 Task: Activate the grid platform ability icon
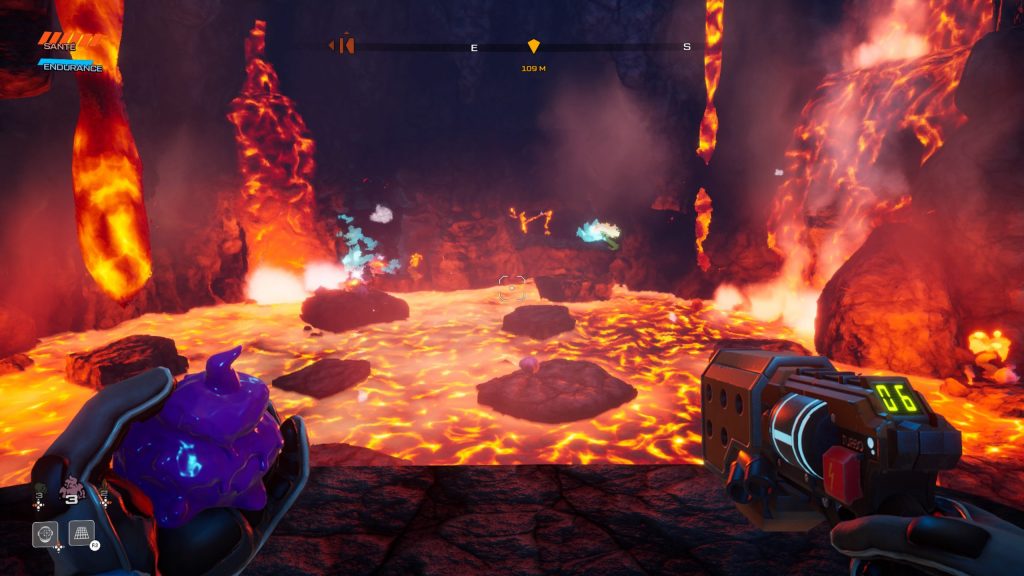click(x=82, y=533)
